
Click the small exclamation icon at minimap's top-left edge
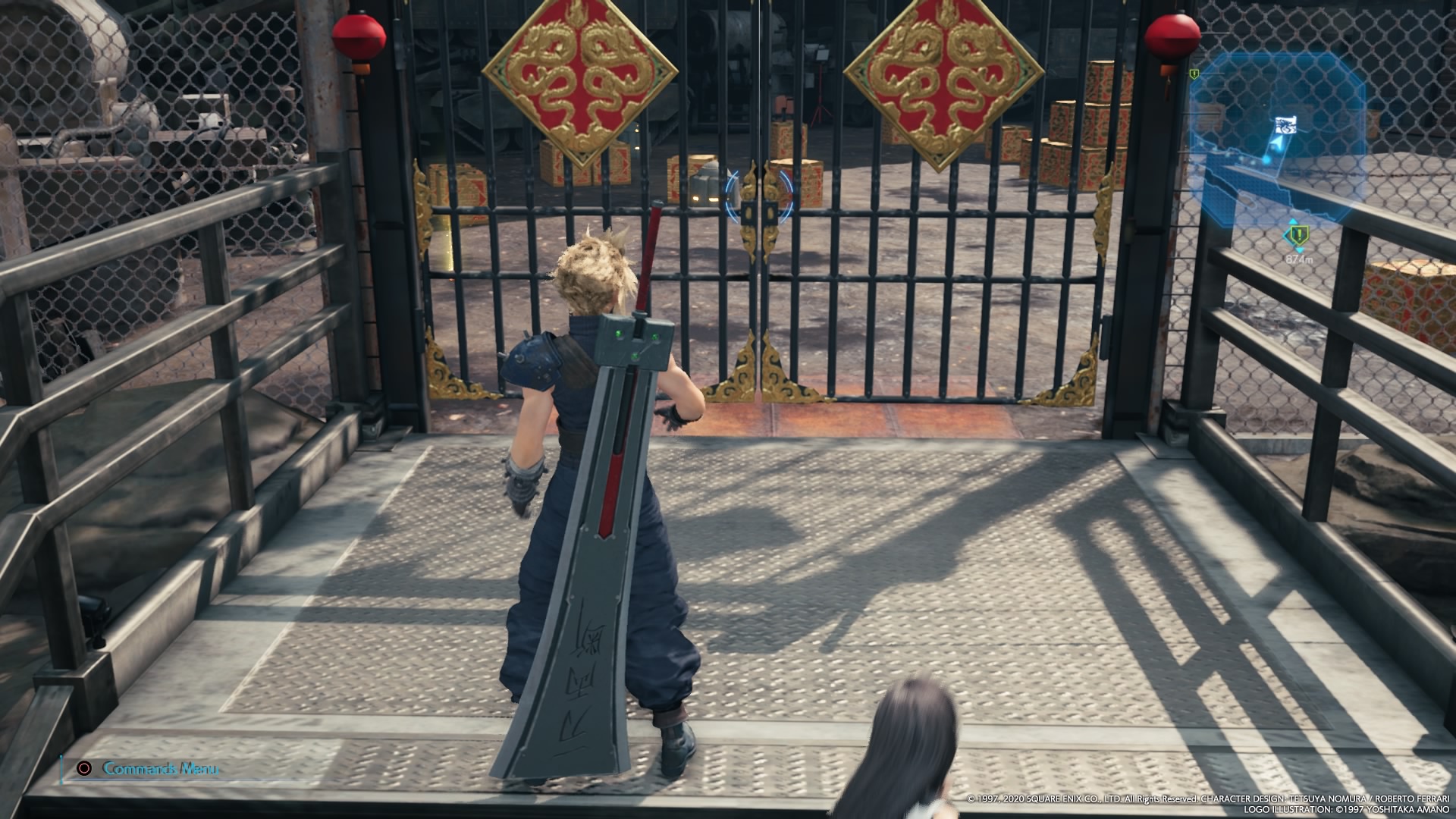[1194, 74]
